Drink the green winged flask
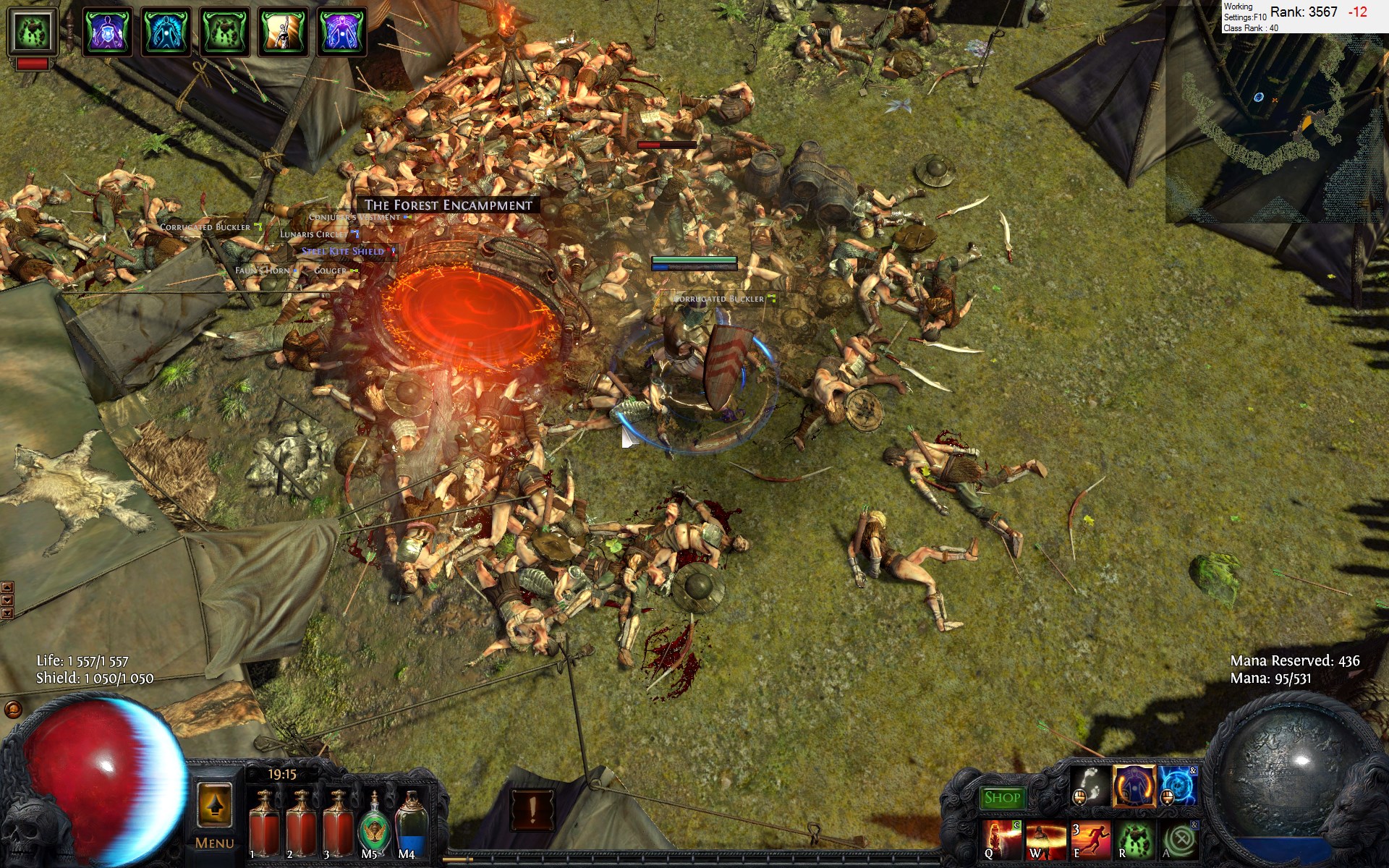 (373, 825)
